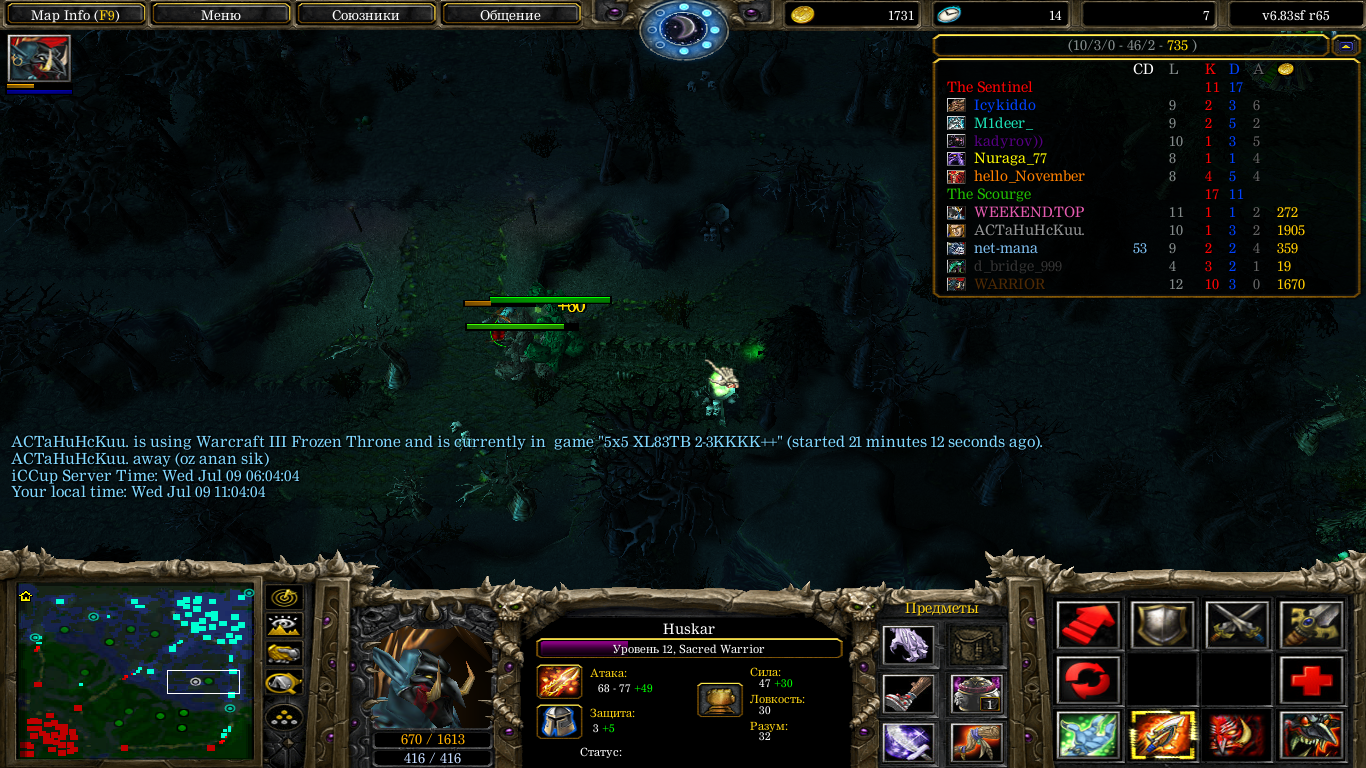Open the Меню game menu
This screenshot has width=1366, height=768.
click(221, 15)
